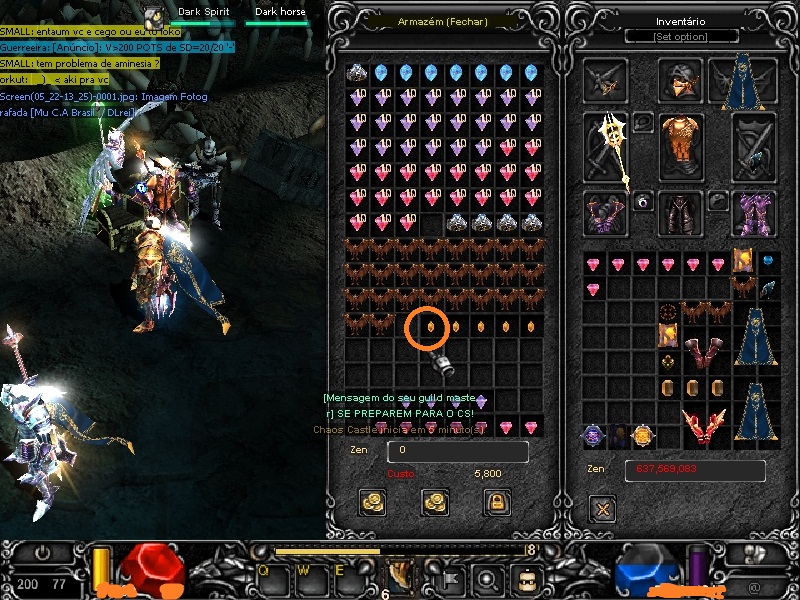
Task: Select the equipped golden scepter weapon
Action: 607,148
